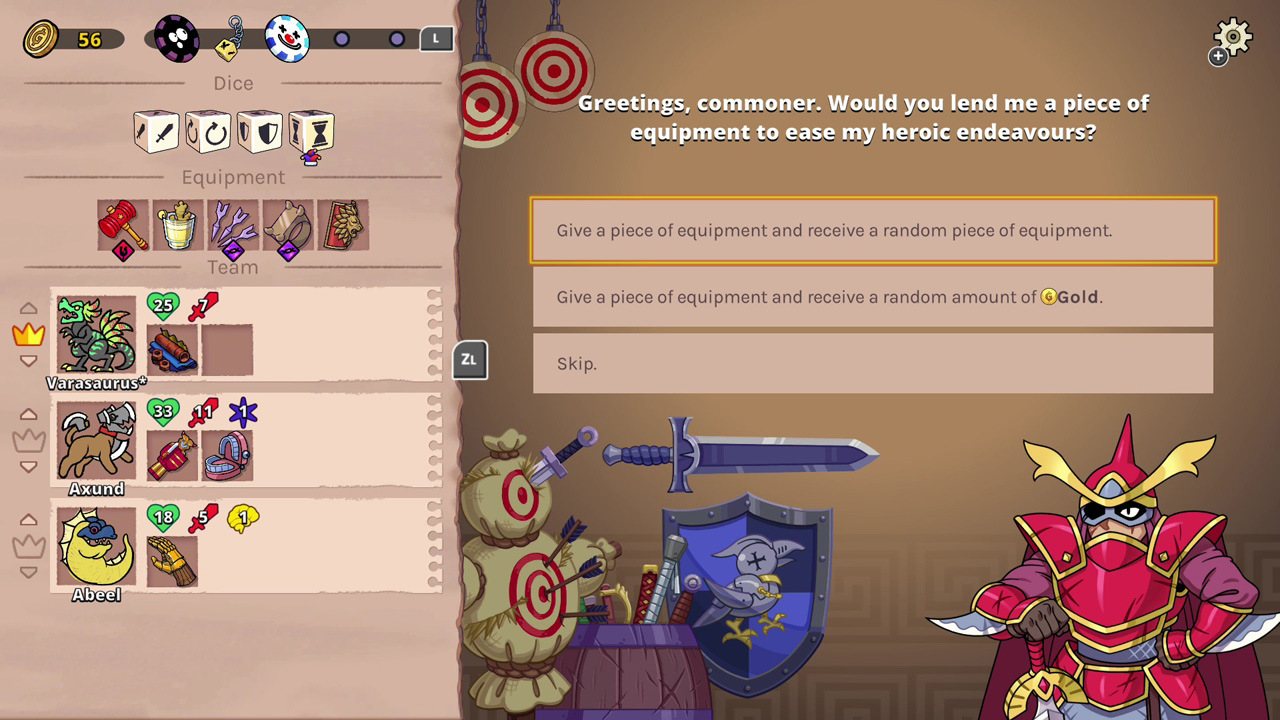The image size is (1280, 720).
Task: Select the reroll die under Dice
Action: 207,131
